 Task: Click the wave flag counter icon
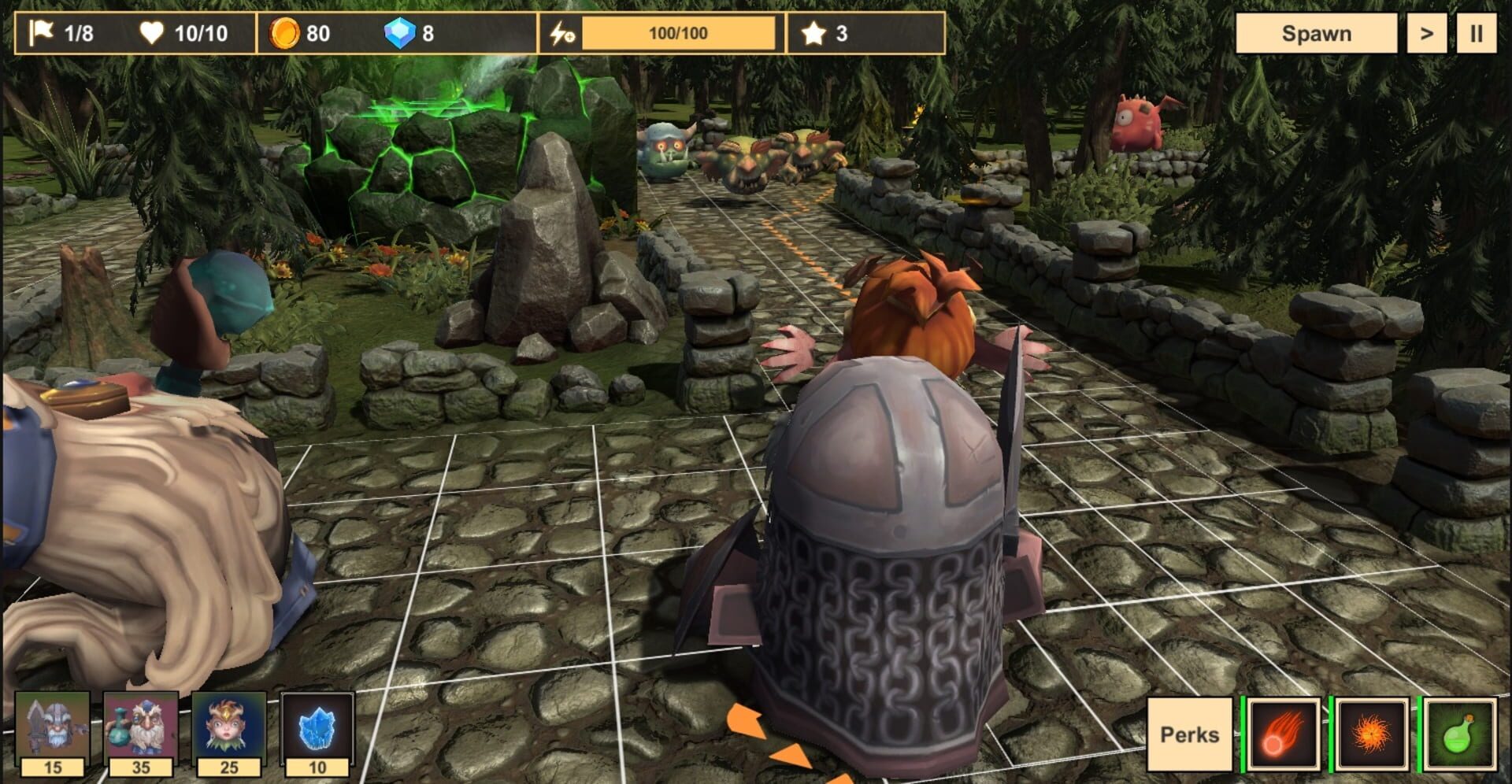(43, 32)
